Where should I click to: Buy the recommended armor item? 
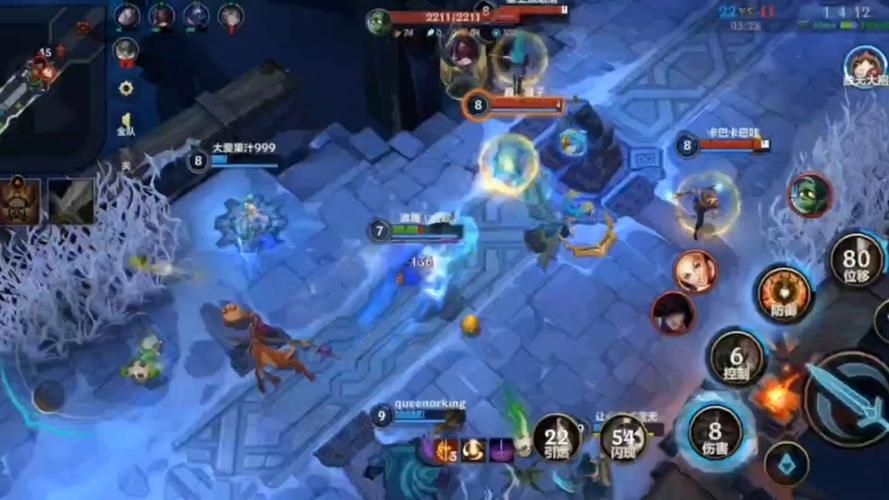20,200
